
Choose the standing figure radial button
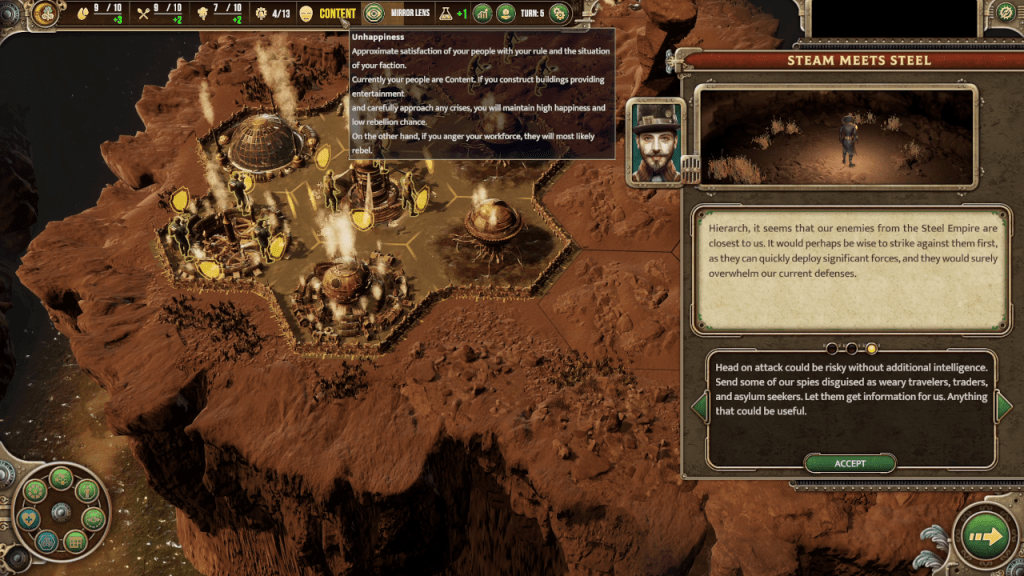point(87,491)
